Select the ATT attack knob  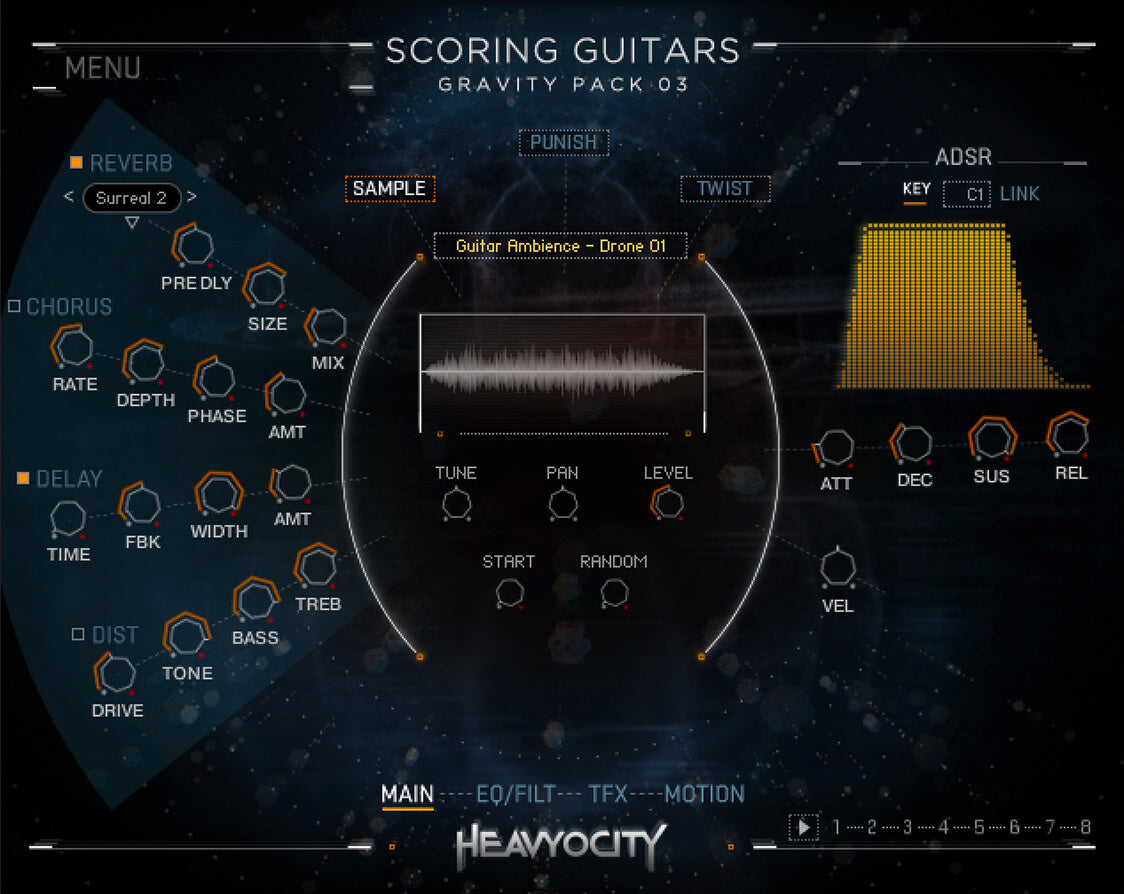[x=835, y=448]
